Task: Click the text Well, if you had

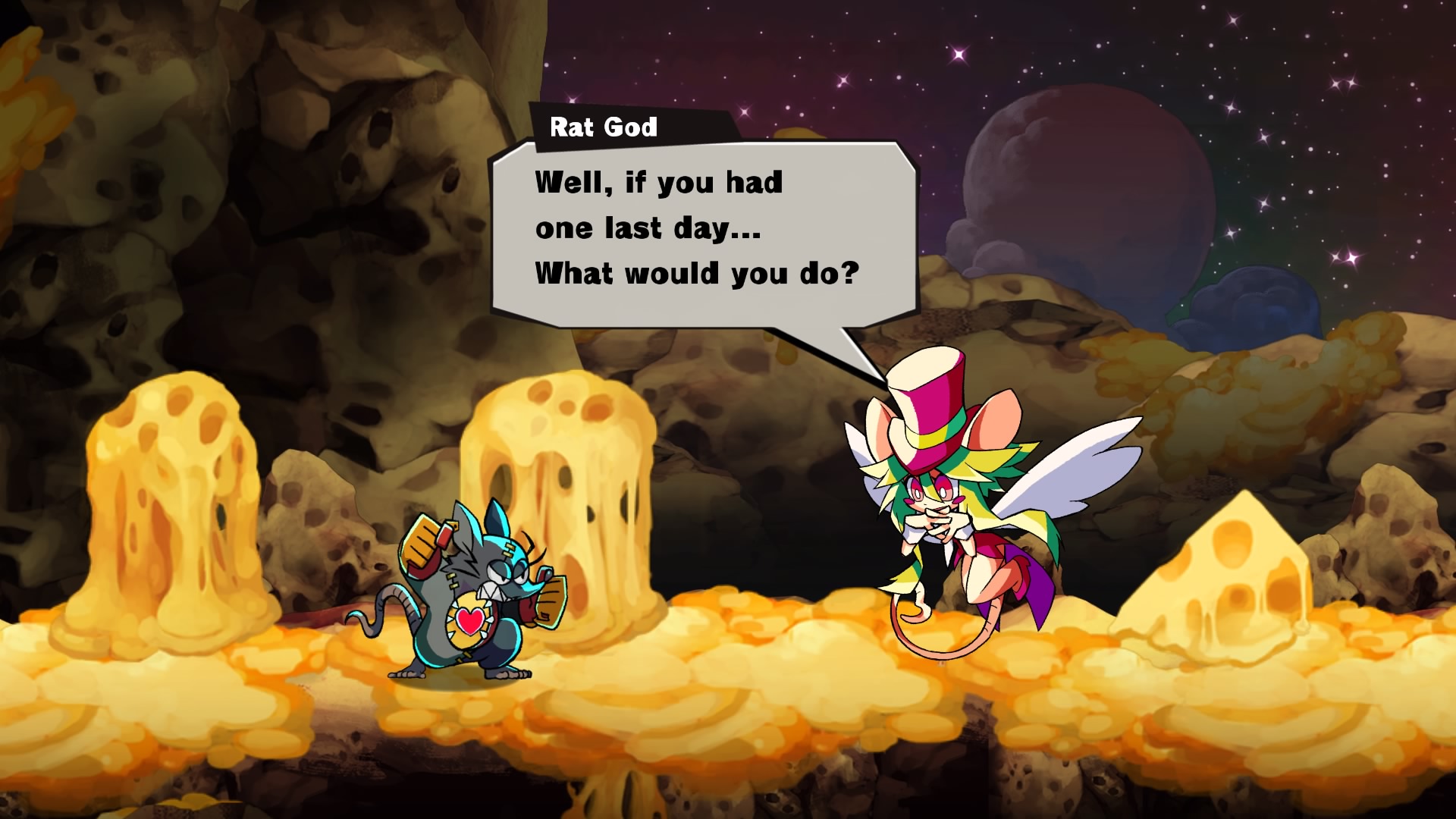Action: (x=658, y=180)
